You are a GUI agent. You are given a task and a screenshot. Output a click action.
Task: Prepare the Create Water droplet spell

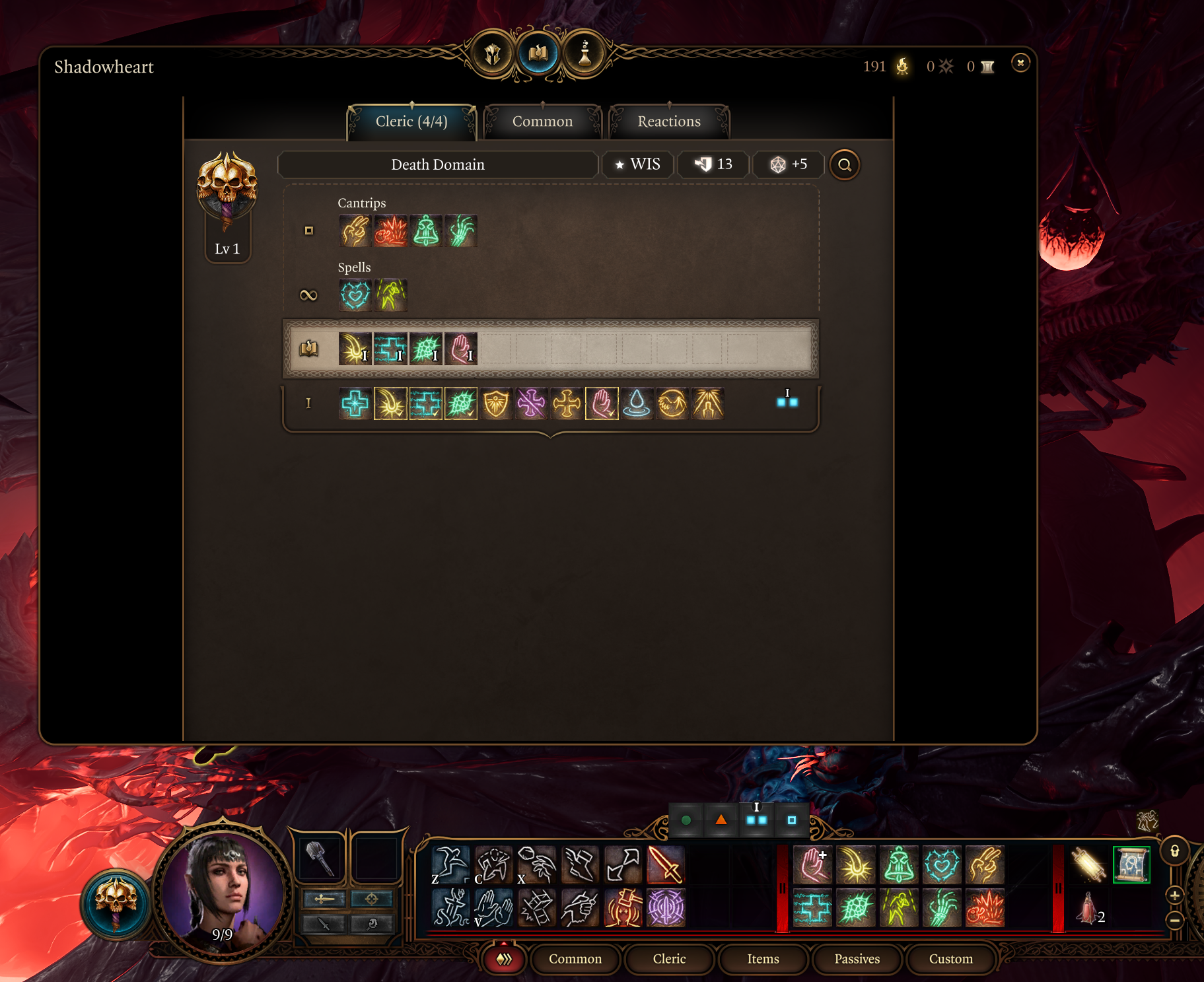pos(637,403)
